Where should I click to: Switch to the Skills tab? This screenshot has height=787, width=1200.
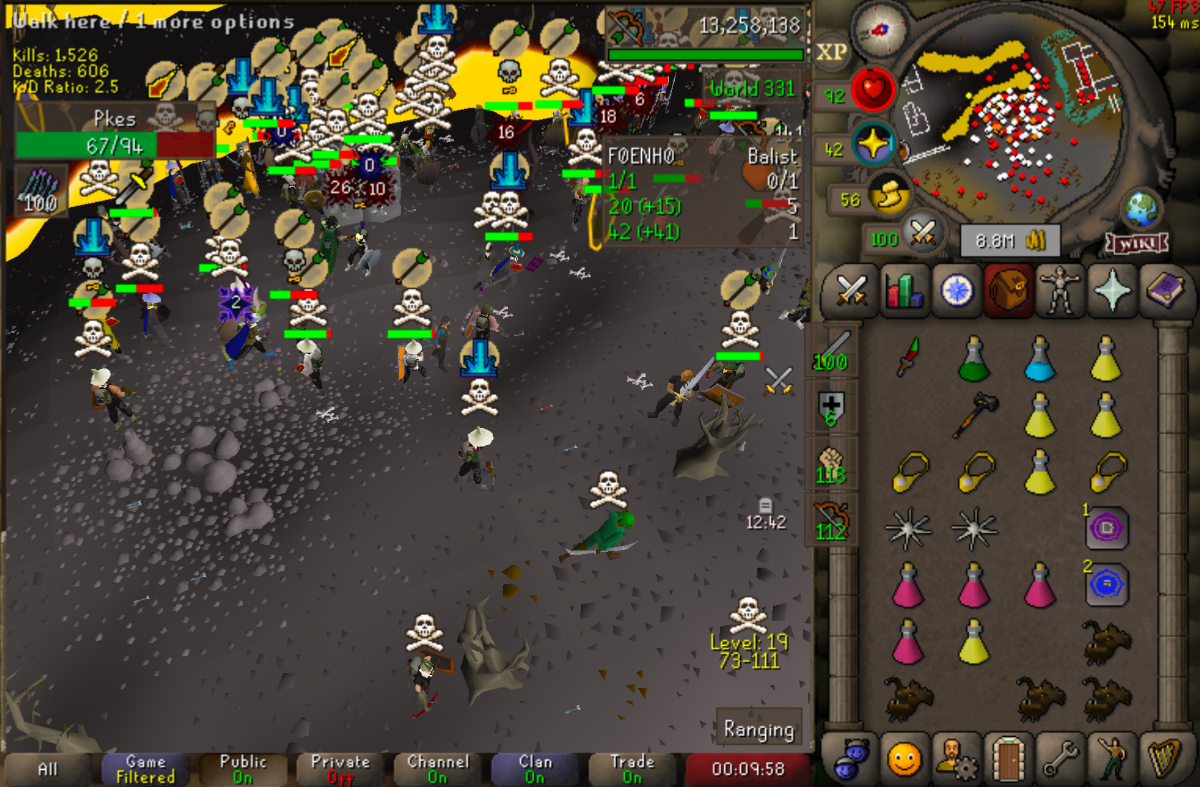904,291
